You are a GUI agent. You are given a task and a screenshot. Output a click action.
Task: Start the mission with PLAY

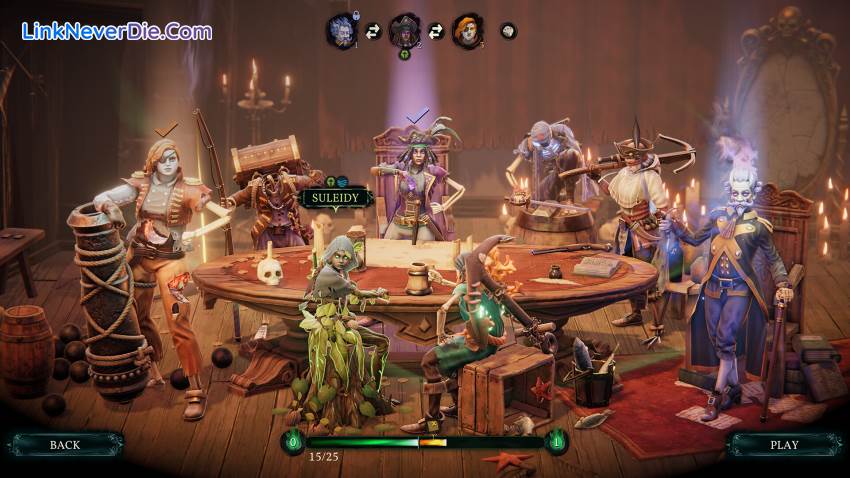tap(784, 444)
